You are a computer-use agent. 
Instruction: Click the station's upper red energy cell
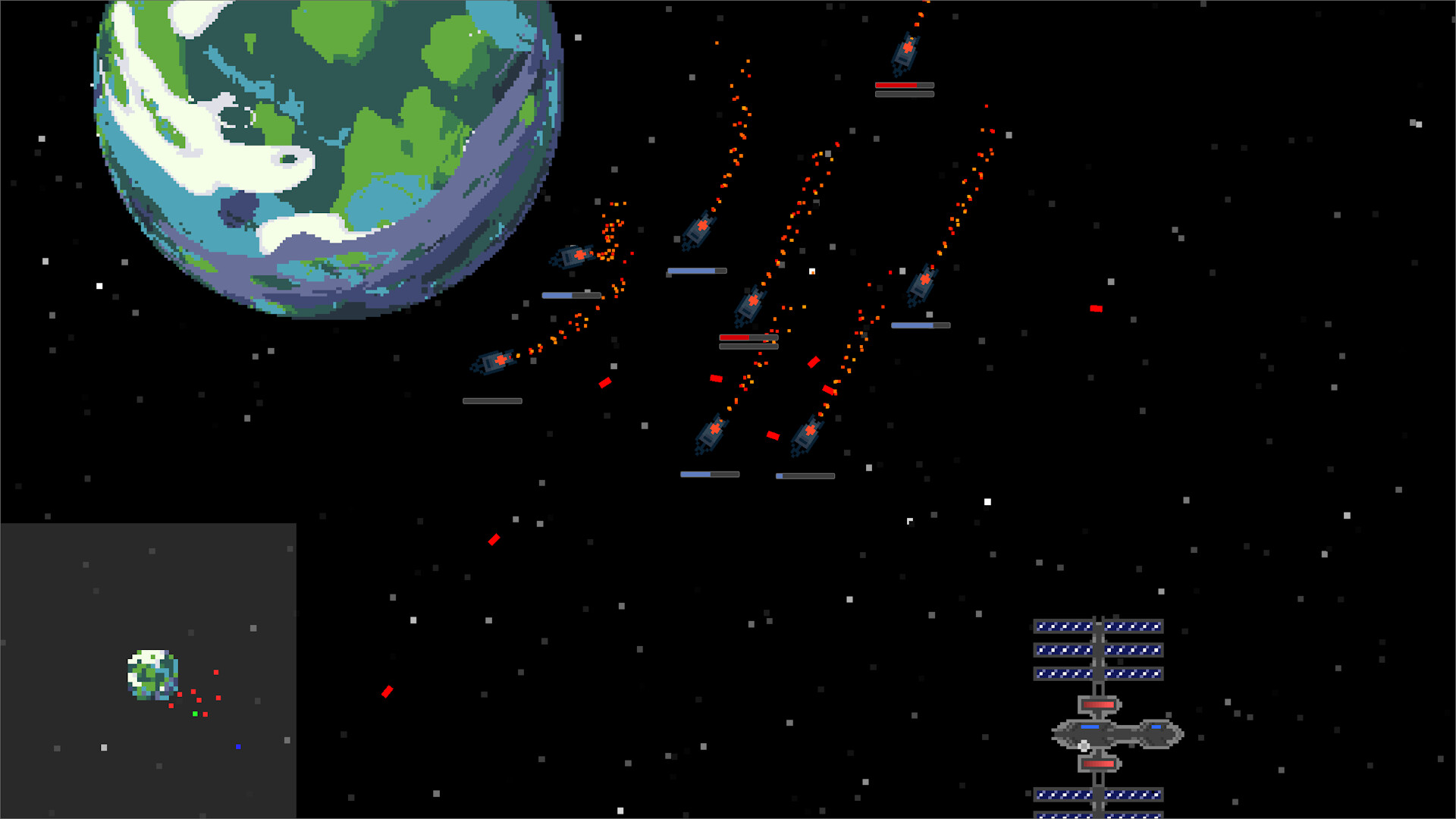(x=1097, y=704)
